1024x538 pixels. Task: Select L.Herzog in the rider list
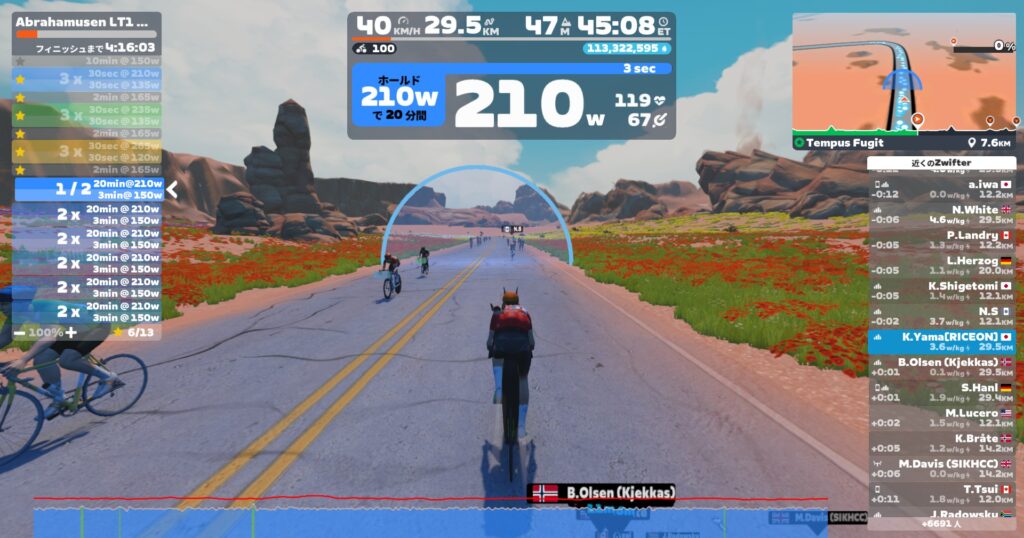point(942,265)
